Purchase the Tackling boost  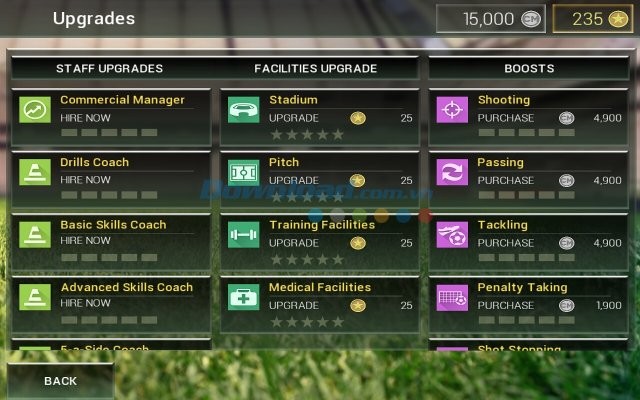coord(506,242)
